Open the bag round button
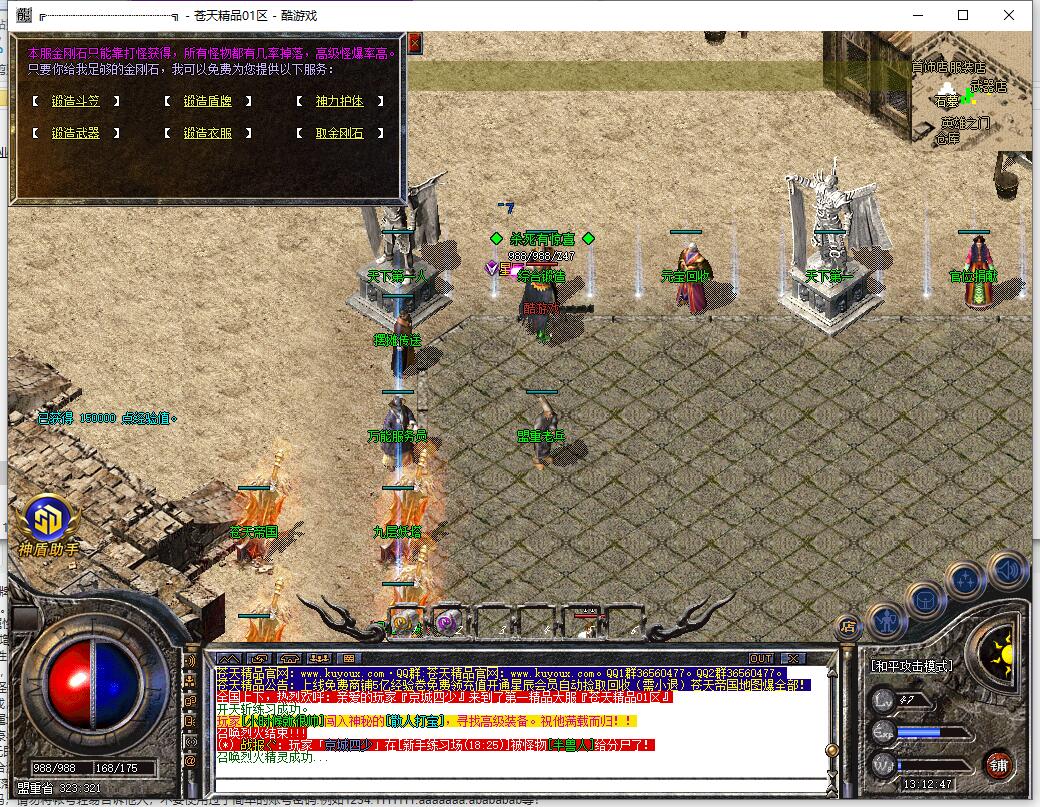The width and height of the screenshot is (1040, 807). coord(925,600)
